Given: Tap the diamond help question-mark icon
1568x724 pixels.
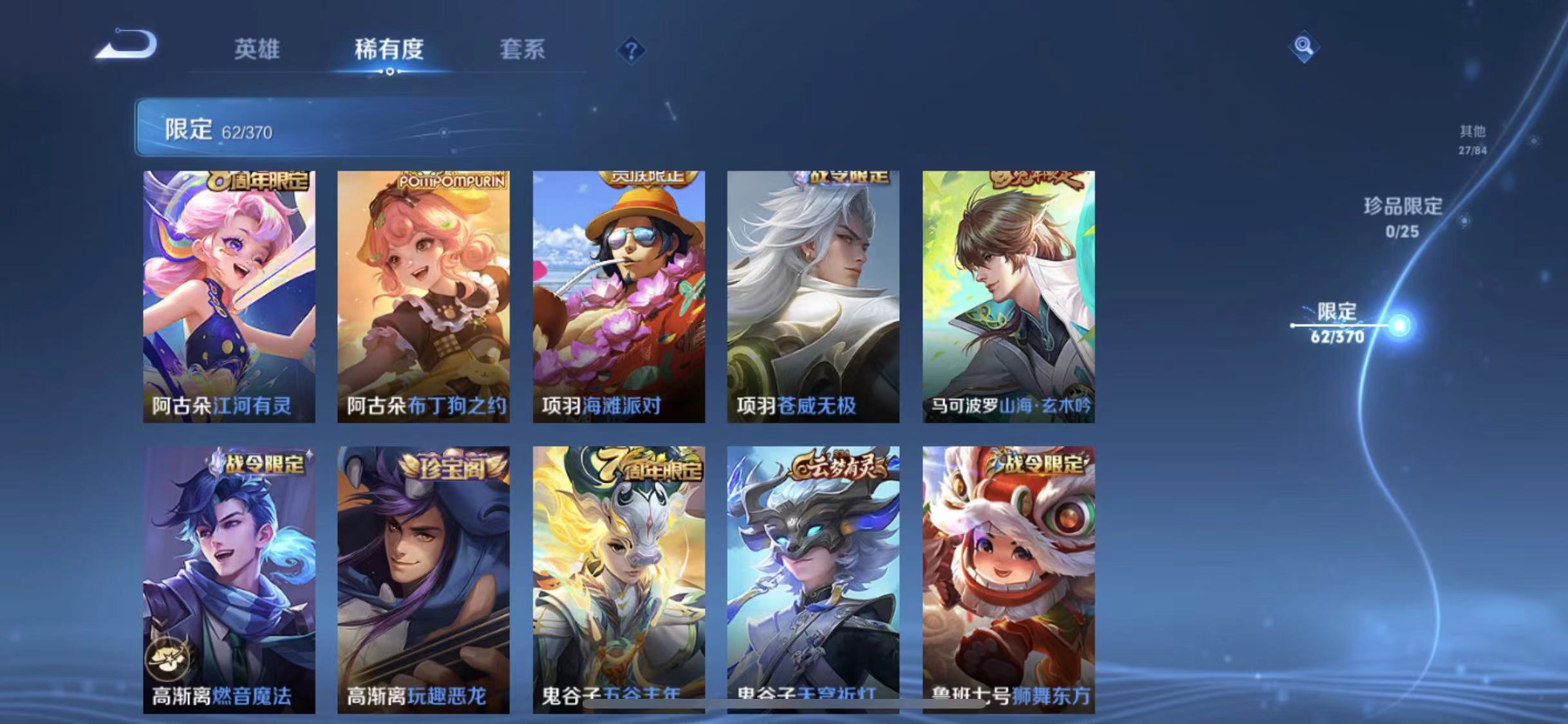Looking at the screenshot, I should tap(631, 50).
